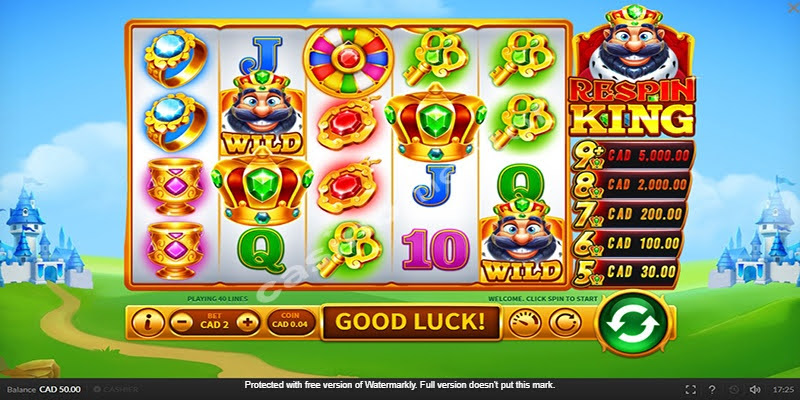
Task: Spin the reels with the green button
Action: click(x=633, y=322)
